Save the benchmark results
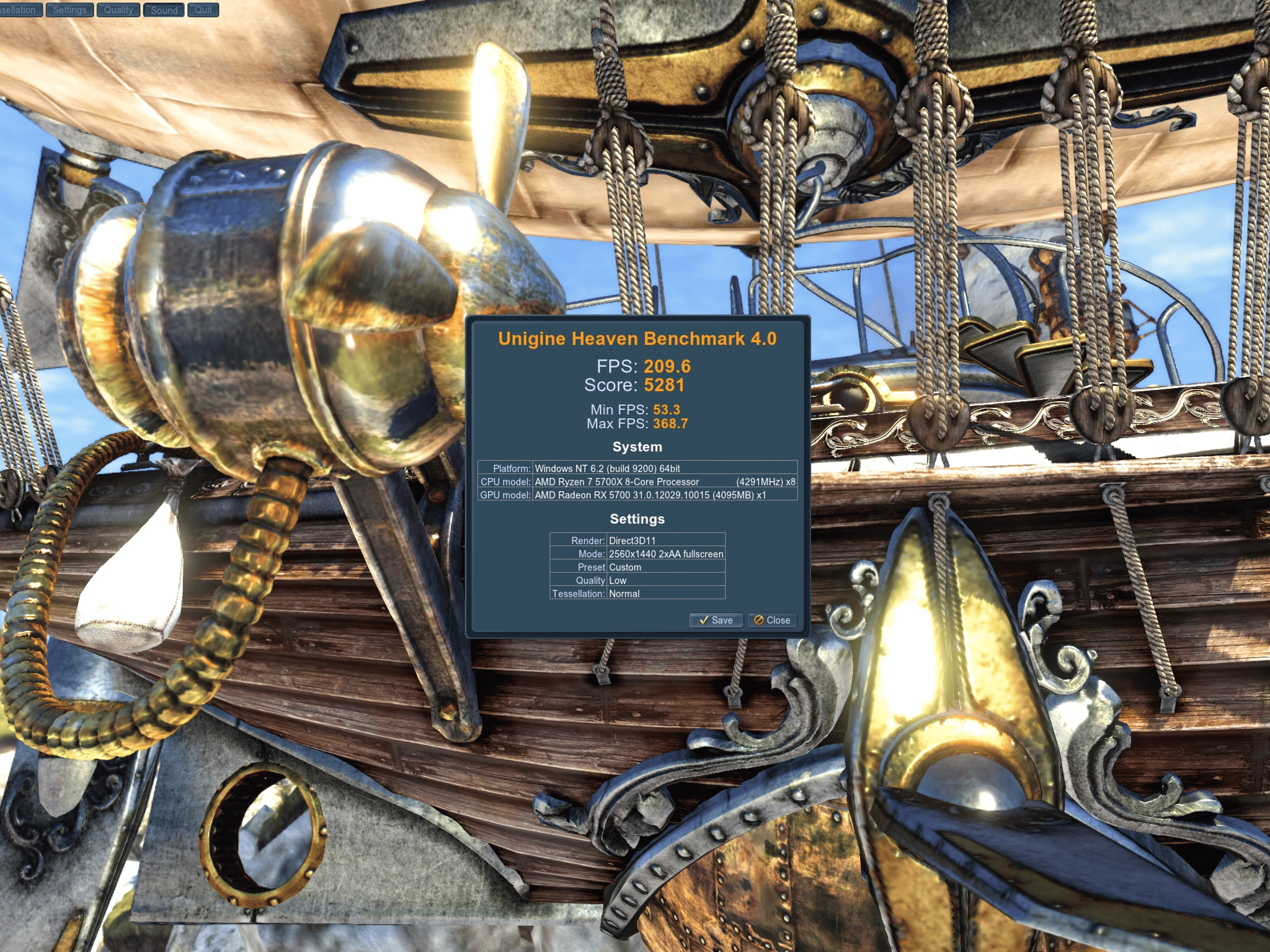The image size is (1270, 952). tap(716, 620)
